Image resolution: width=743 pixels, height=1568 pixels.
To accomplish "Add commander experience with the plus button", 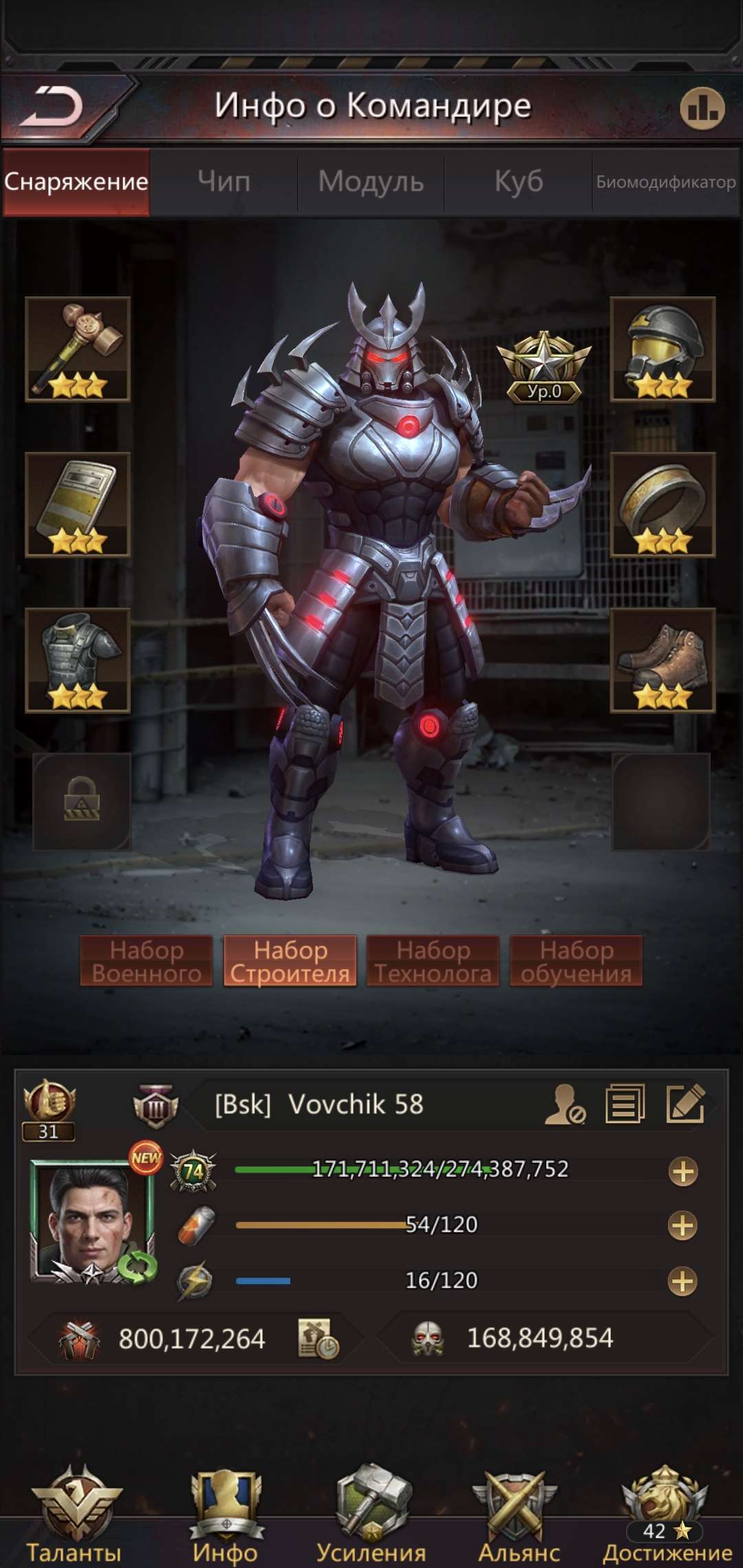I will point(682,1171).
